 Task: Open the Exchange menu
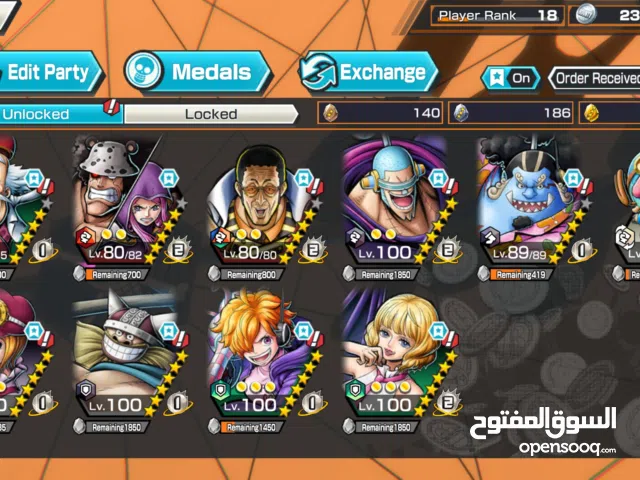coord(368,72)
